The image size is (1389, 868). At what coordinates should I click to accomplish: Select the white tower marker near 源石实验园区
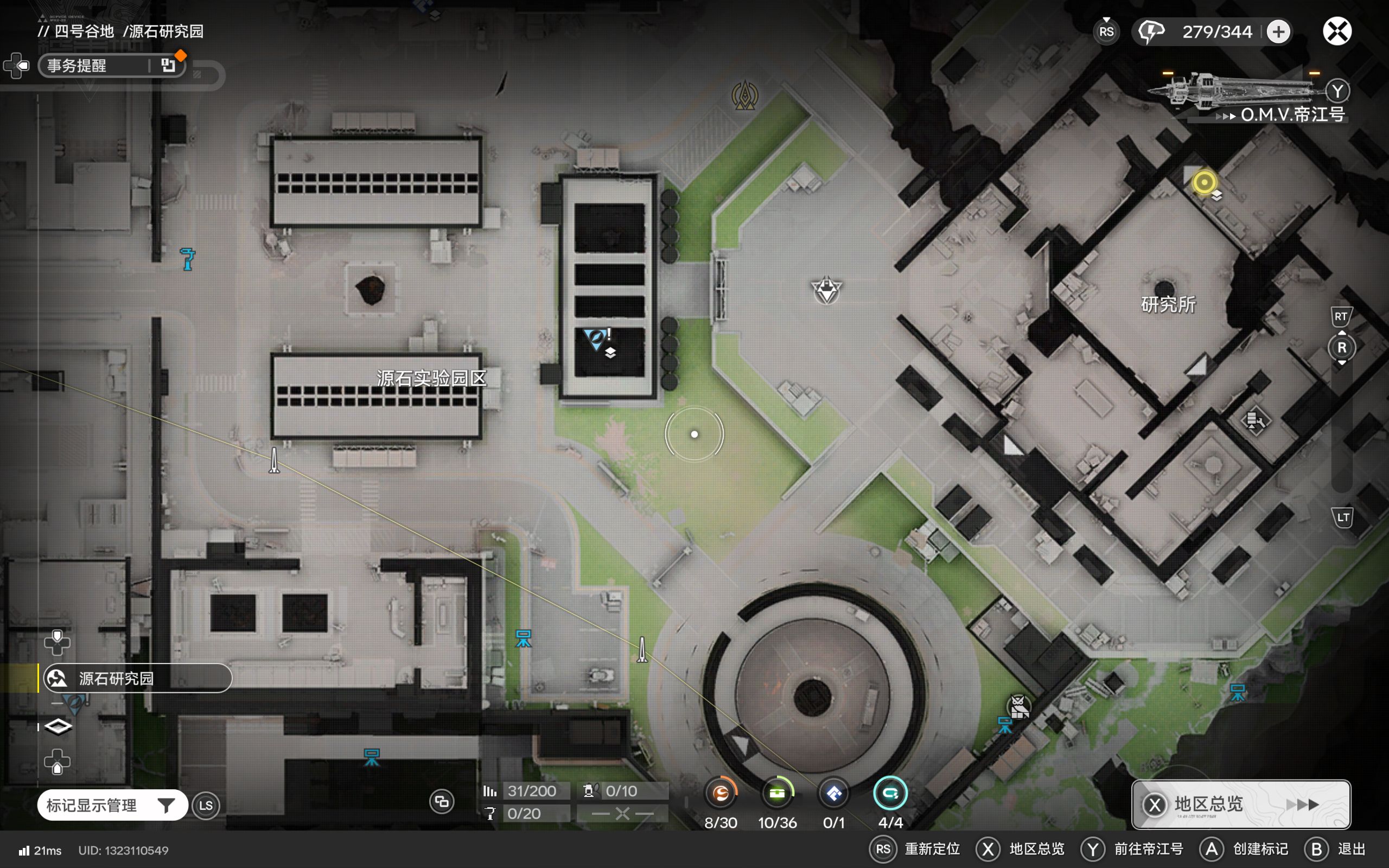[275, 461]
